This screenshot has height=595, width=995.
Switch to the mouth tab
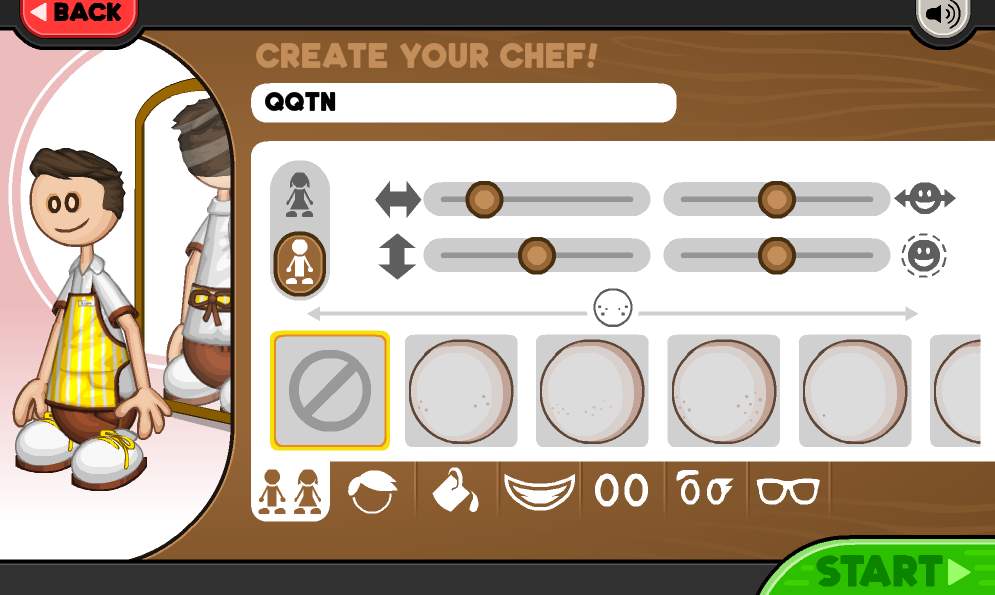tap(539, 491)
